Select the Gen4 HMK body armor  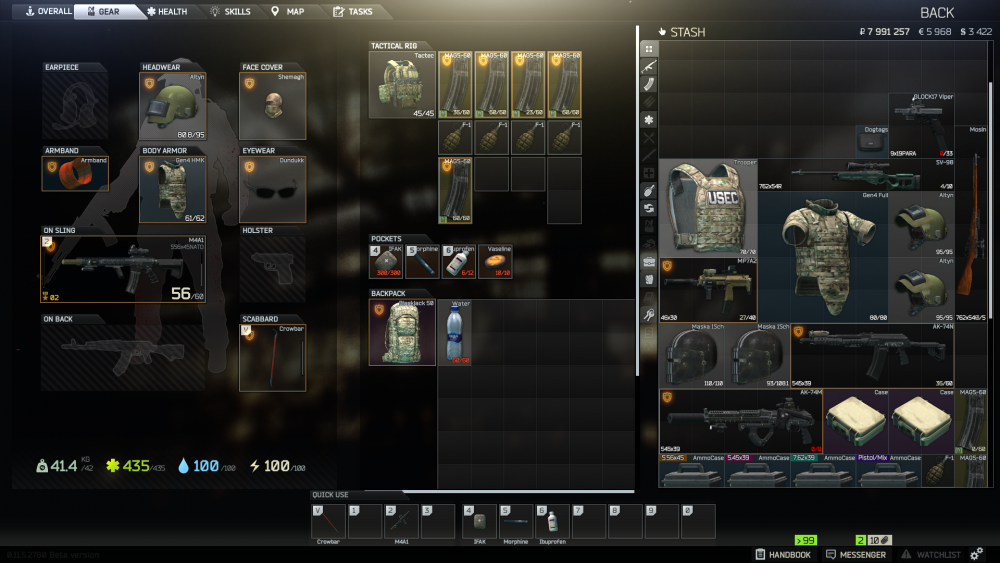[172, 189]
